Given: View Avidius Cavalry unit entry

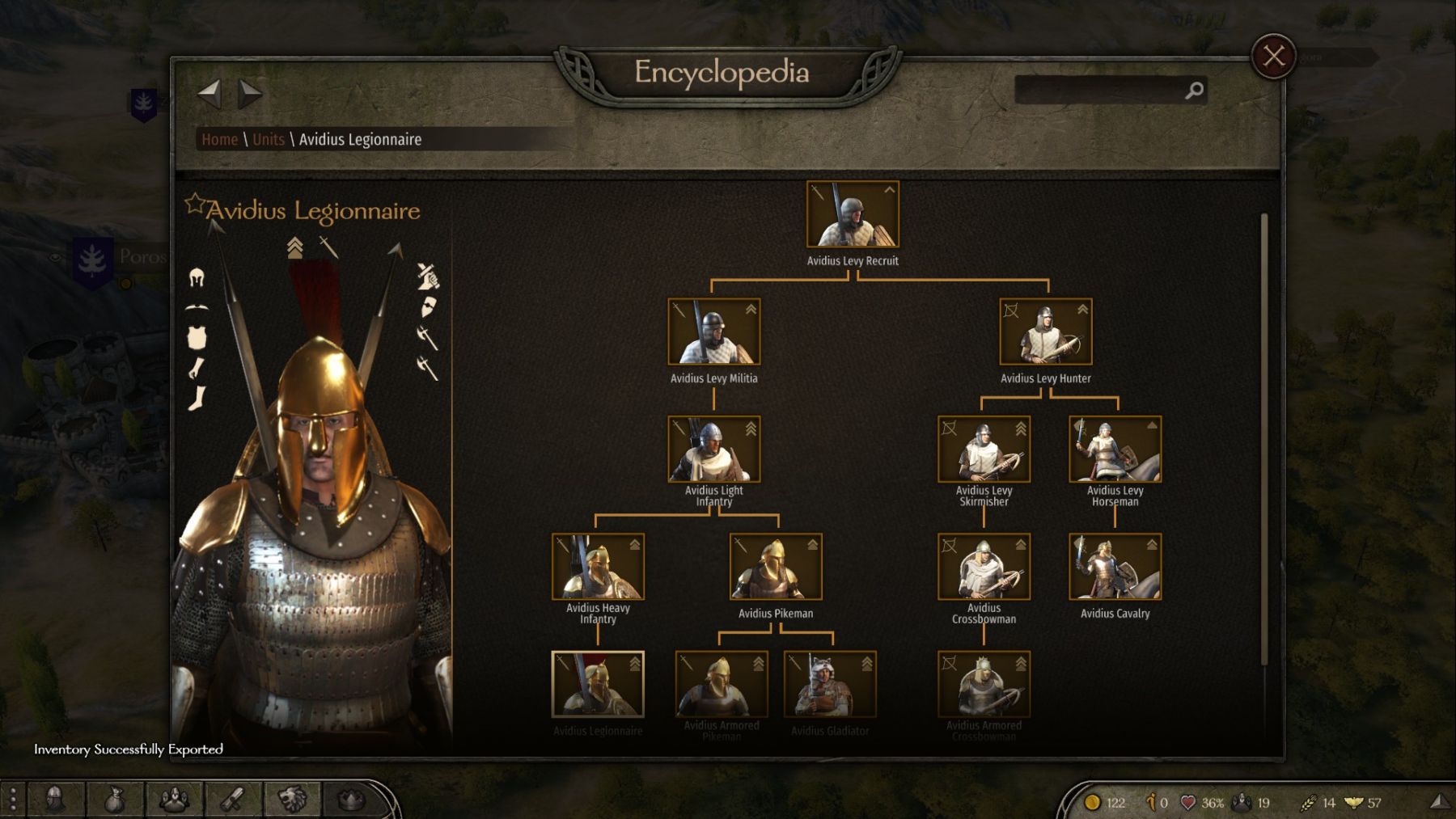Looking at the screenshot, I should click(x=1115, y=566).
